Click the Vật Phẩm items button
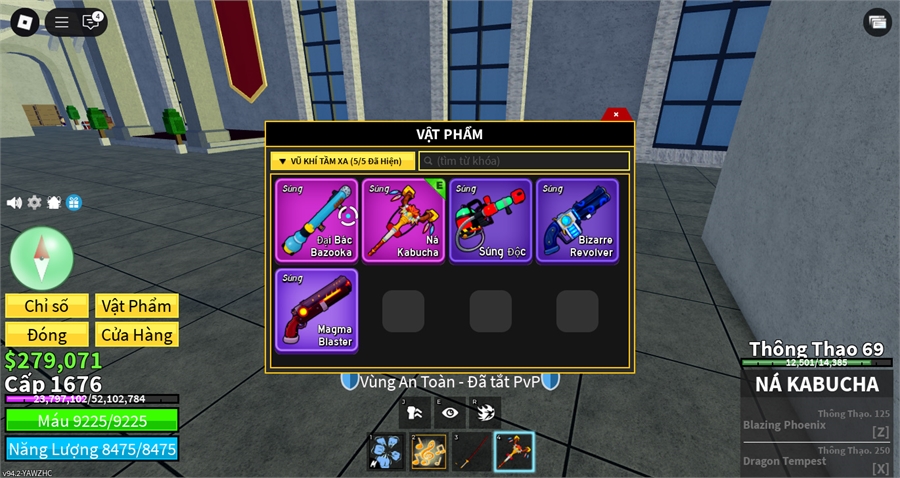The image size is (900, 478). coord(136,306)
